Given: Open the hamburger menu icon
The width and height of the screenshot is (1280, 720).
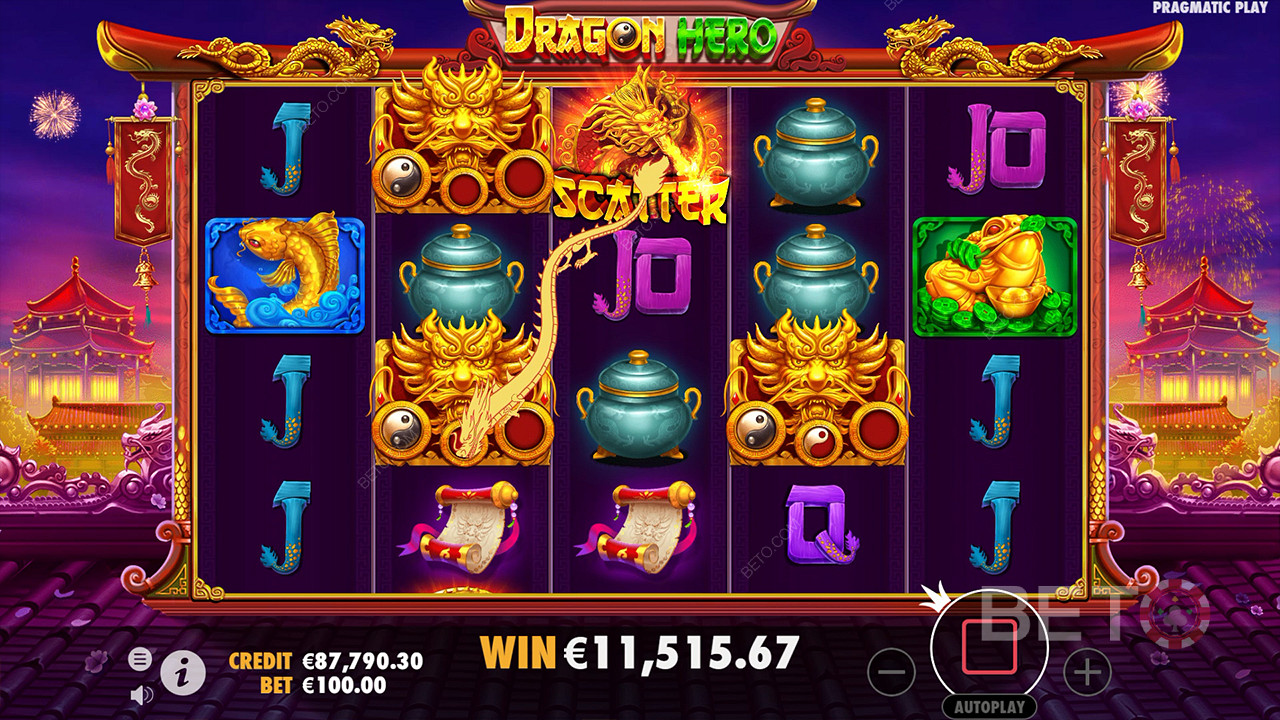Looking at the screenshot, I should coord(141,658).
